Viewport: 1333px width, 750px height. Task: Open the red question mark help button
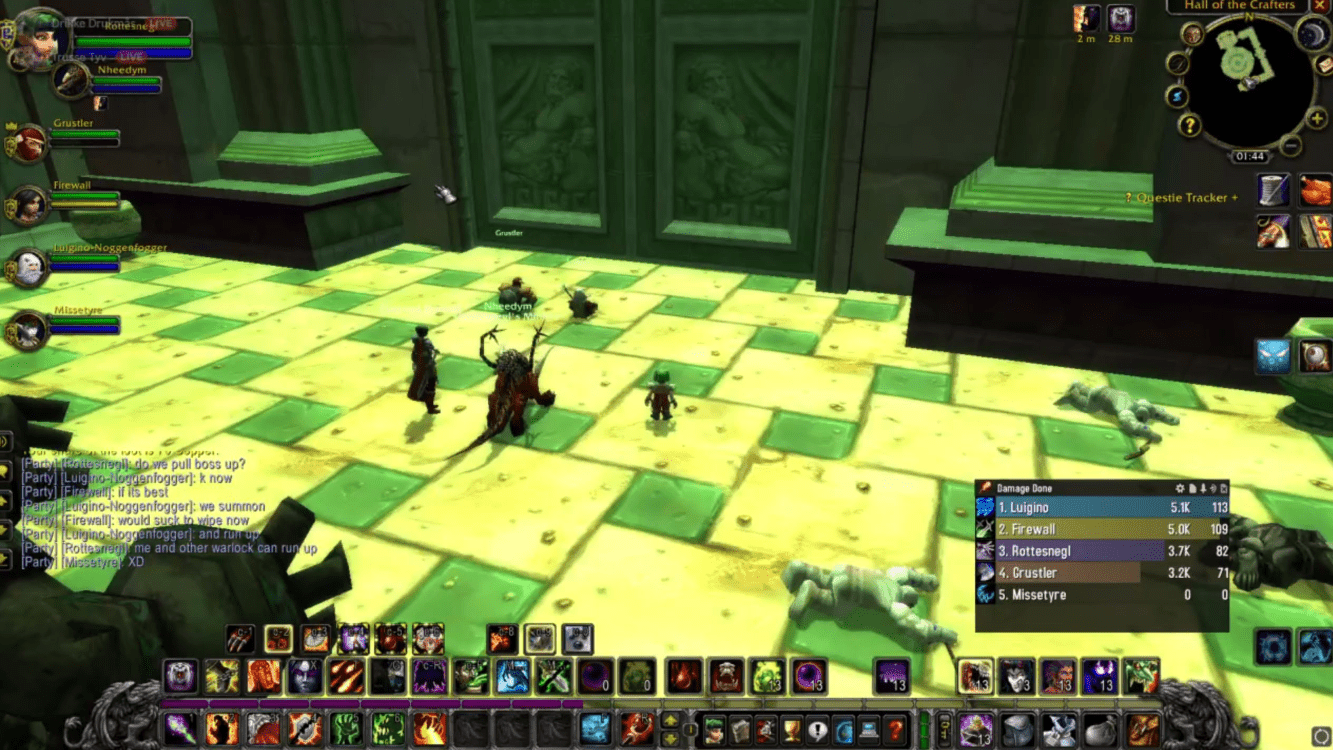pyautogui.click(x=896, y=729)
